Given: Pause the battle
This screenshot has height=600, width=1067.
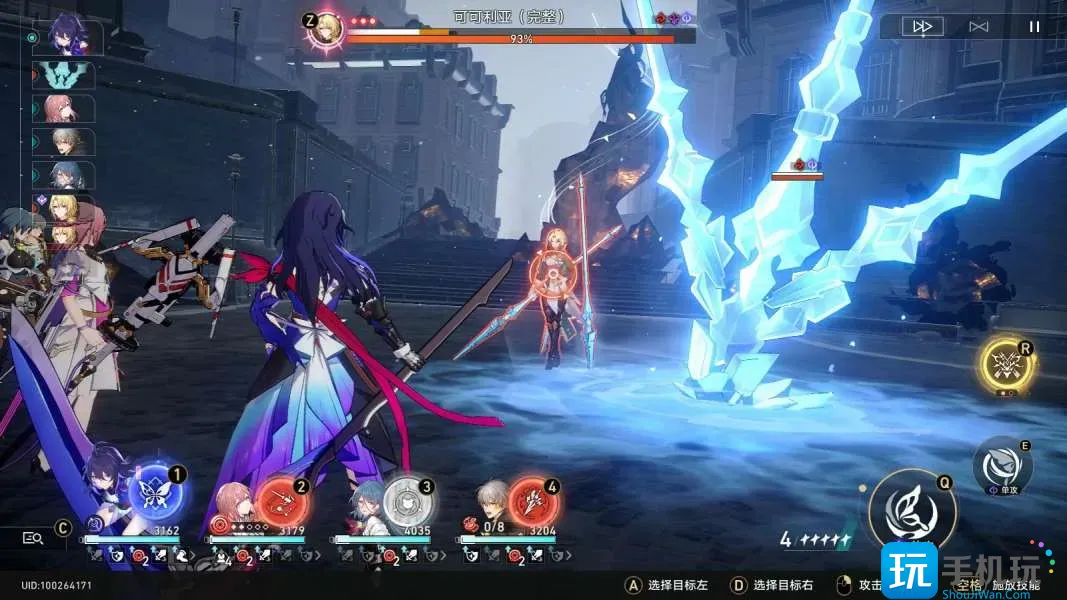Looking at the screenshot, I should click(x=1034, y=27).
